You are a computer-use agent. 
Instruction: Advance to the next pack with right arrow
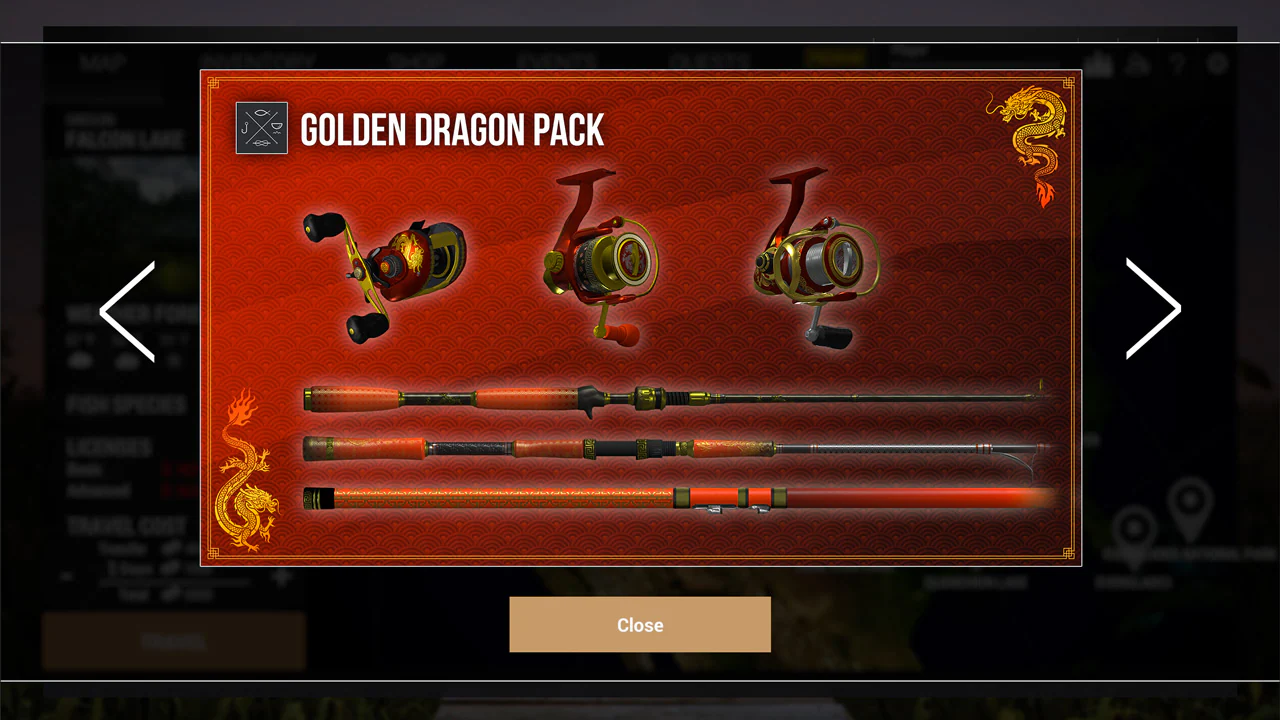point(1154,309)
